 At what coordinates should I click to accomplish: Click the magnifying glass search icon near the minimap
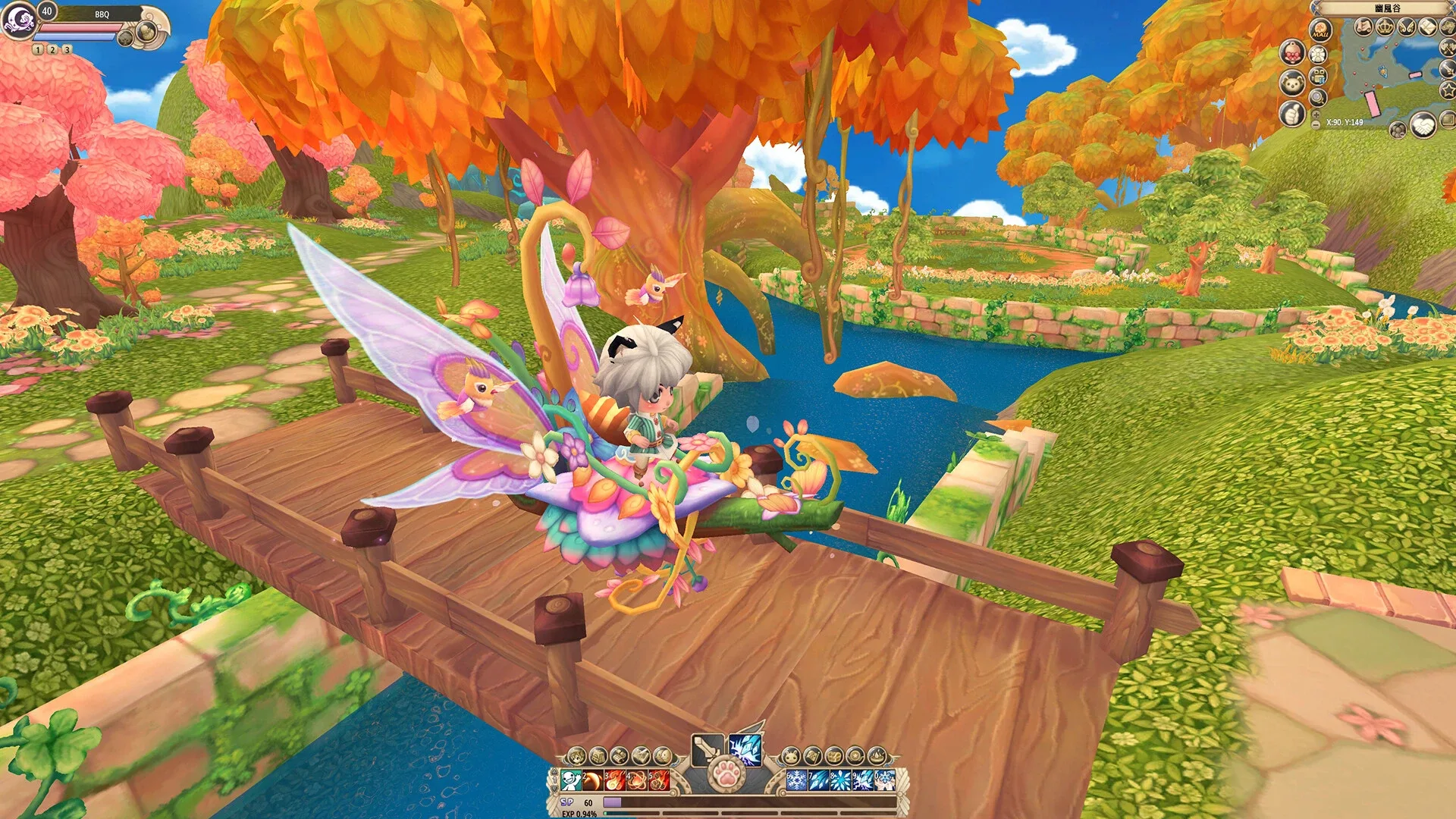[x=1317, y=98]
